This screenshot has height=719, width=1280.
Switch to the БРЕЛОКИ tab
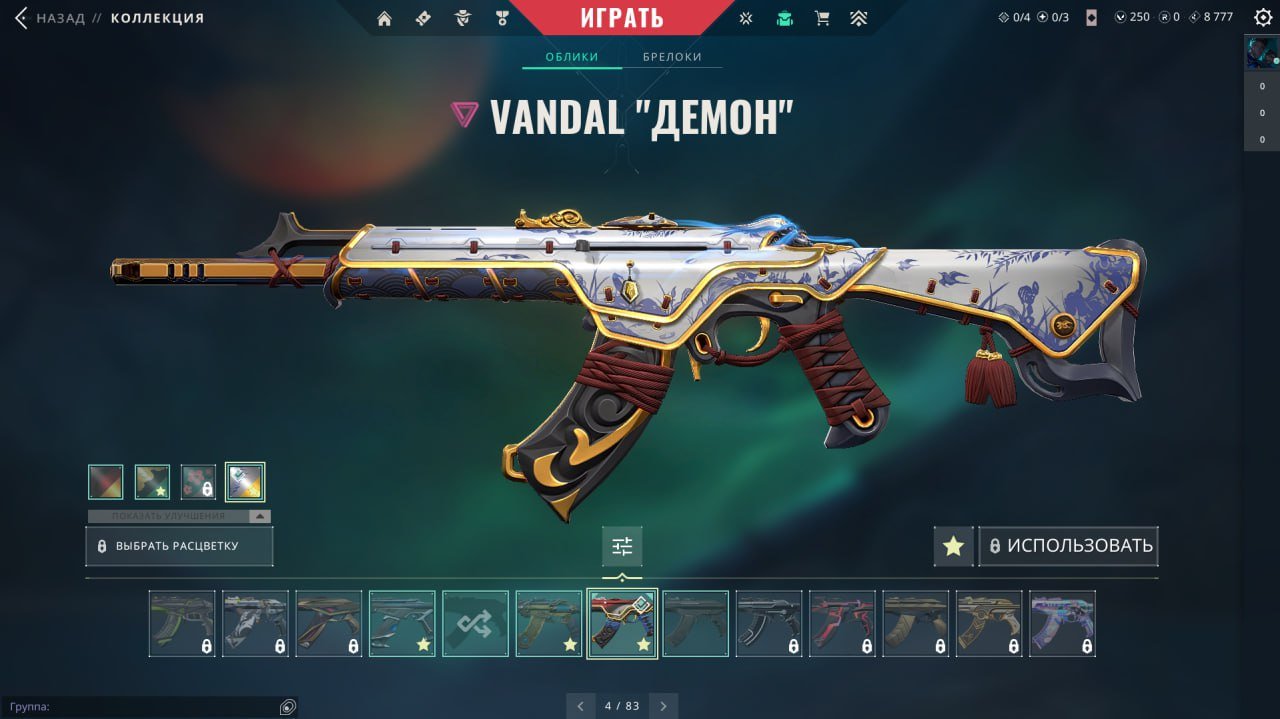point(672,57)
